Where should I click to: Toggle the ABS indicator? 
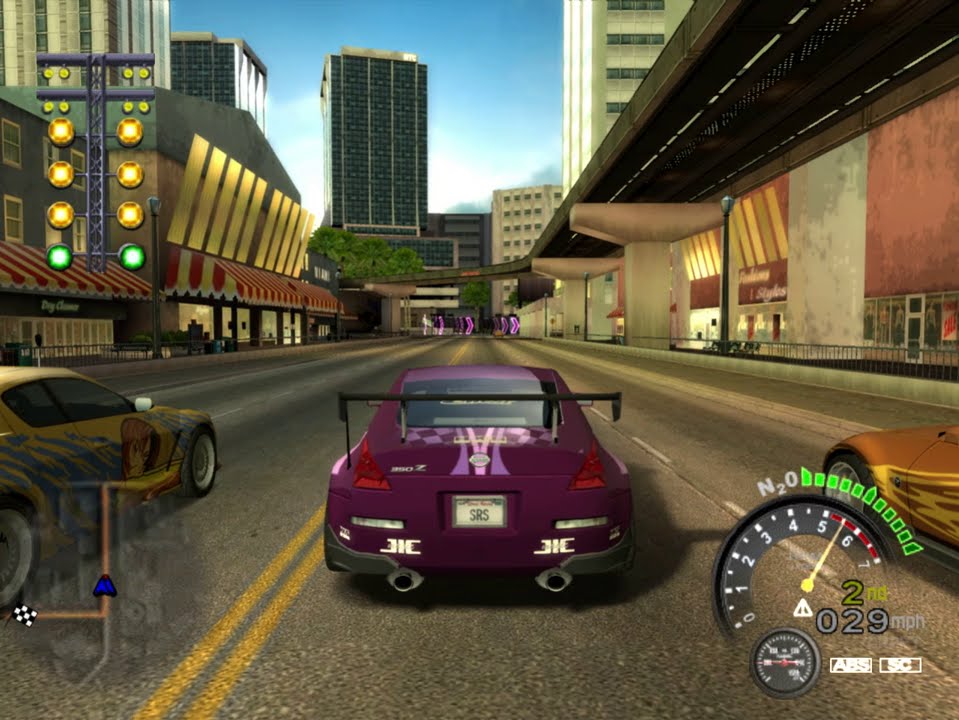tap(850, 665)
